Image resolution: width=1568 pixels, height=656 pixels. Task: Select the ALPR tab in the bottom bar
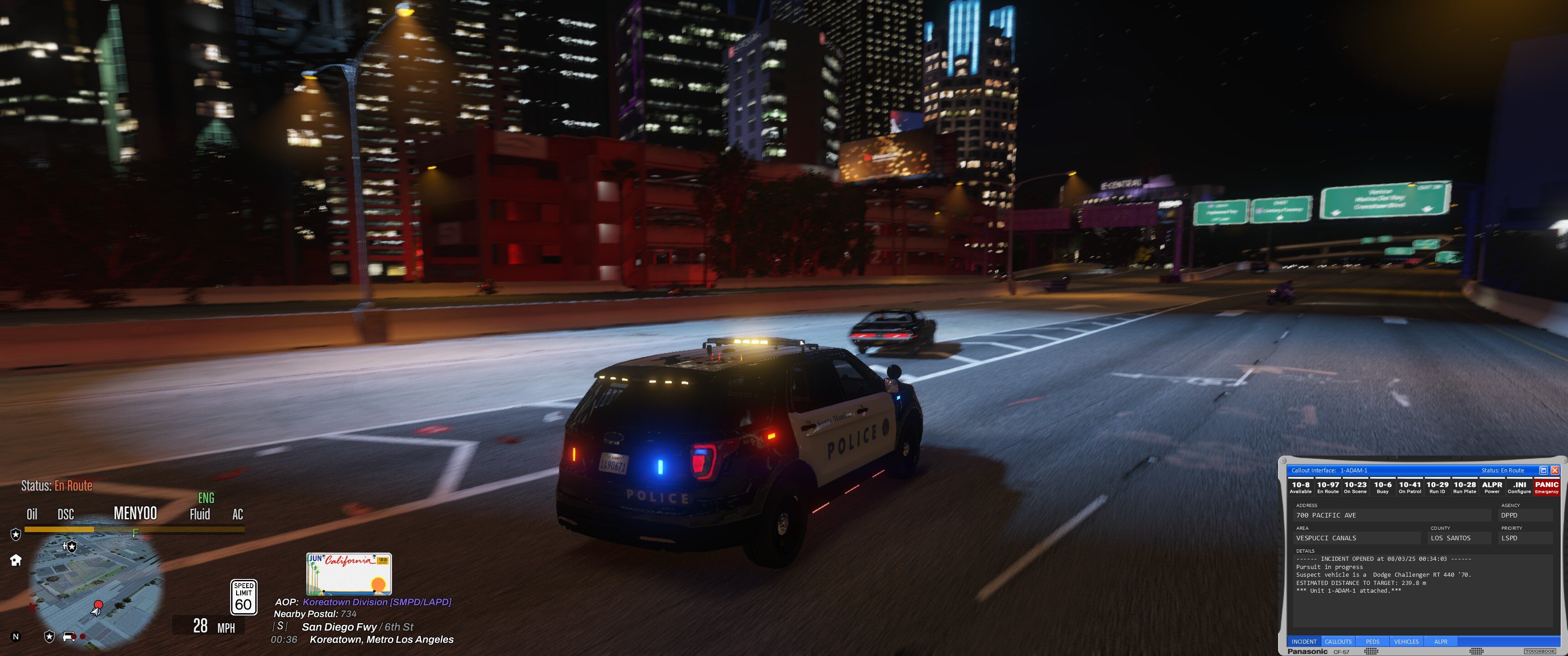tap(1441, 641)
